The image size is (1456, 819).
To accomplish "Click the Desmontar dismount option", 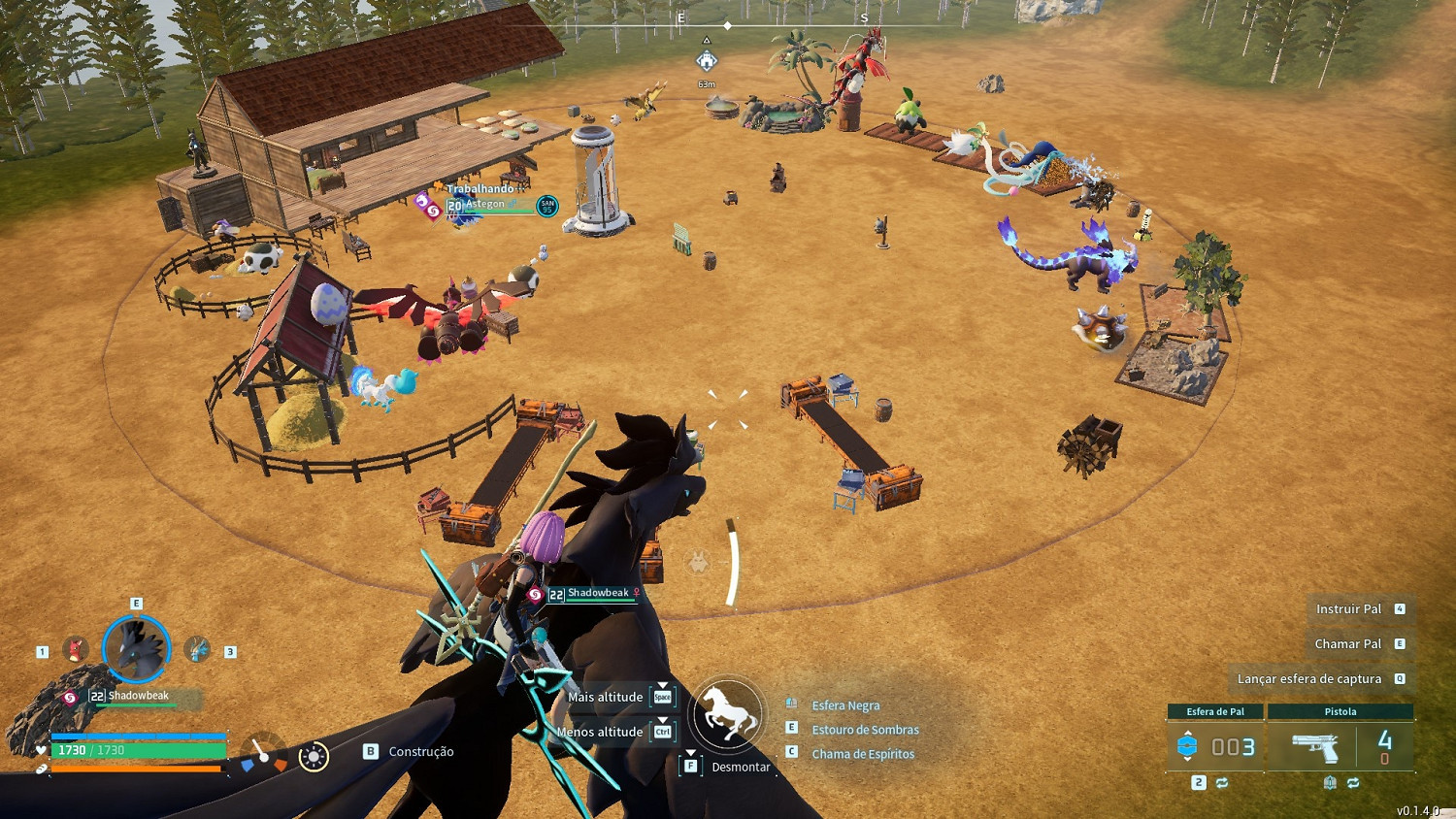I will [x=740, y=767].
